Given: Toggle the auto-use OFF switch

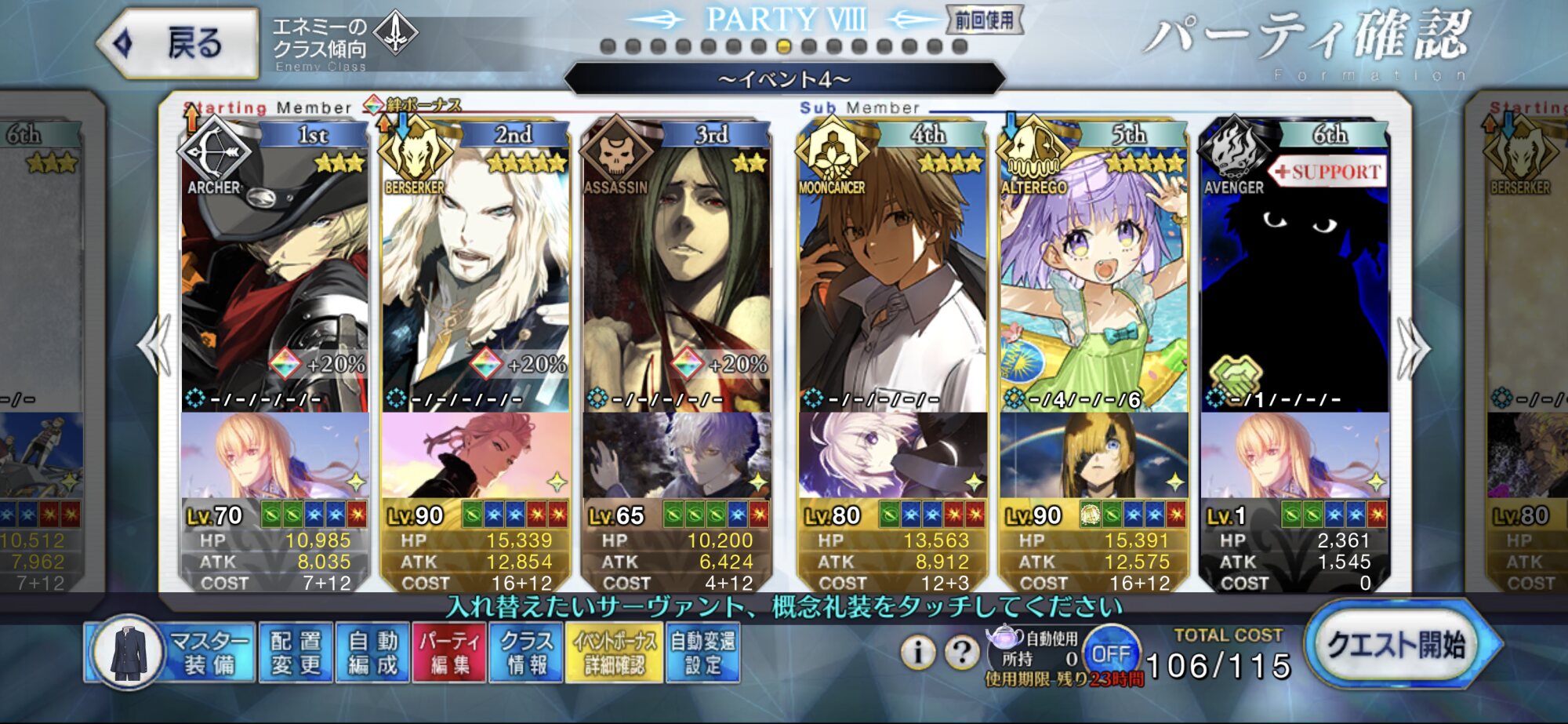Looking at the screenshot, I should click(x=1110, y=653).
